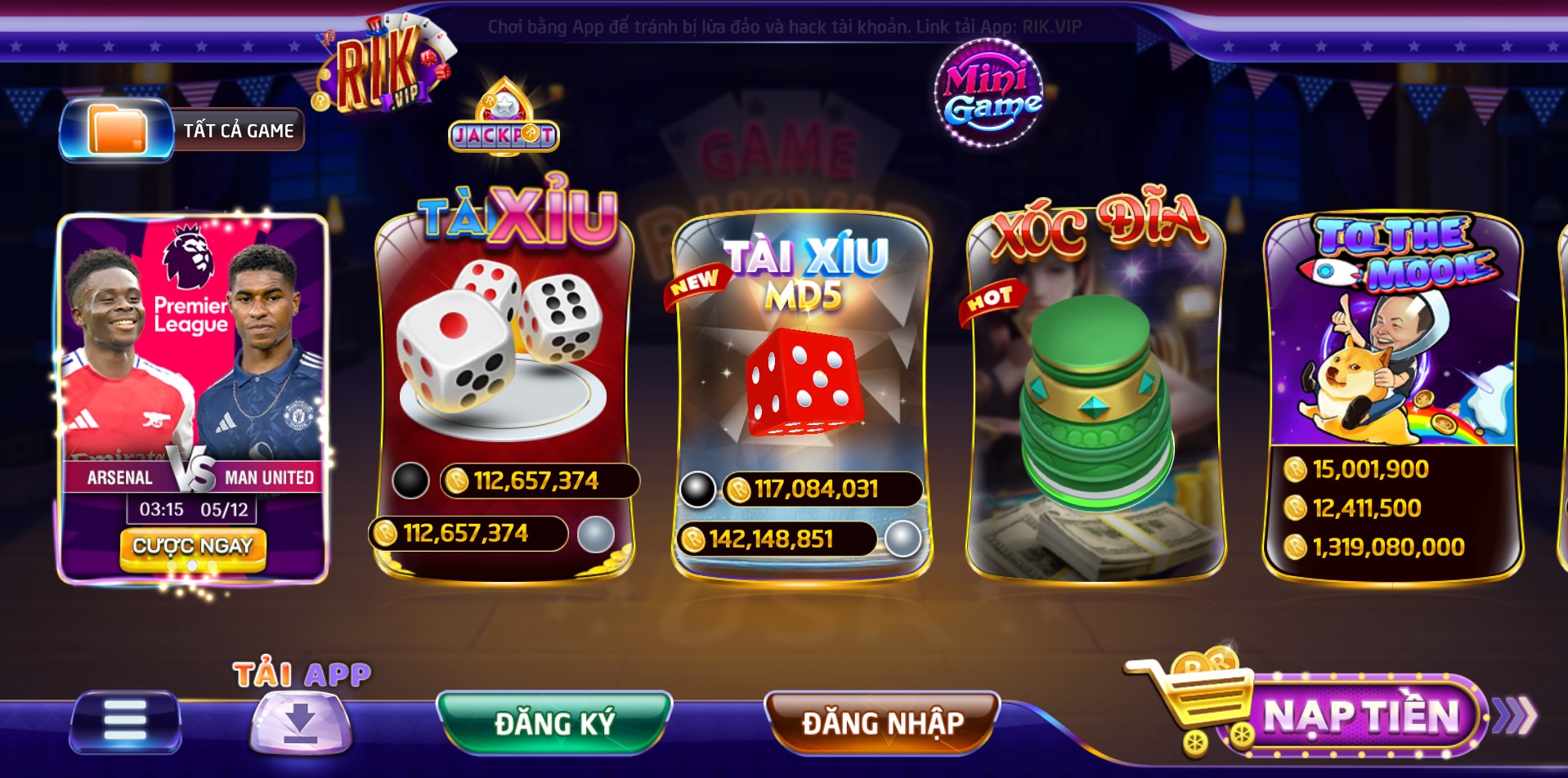Select Đăng Ký to register
Screen dimensions: 1568x778
(x=554, y=722)
